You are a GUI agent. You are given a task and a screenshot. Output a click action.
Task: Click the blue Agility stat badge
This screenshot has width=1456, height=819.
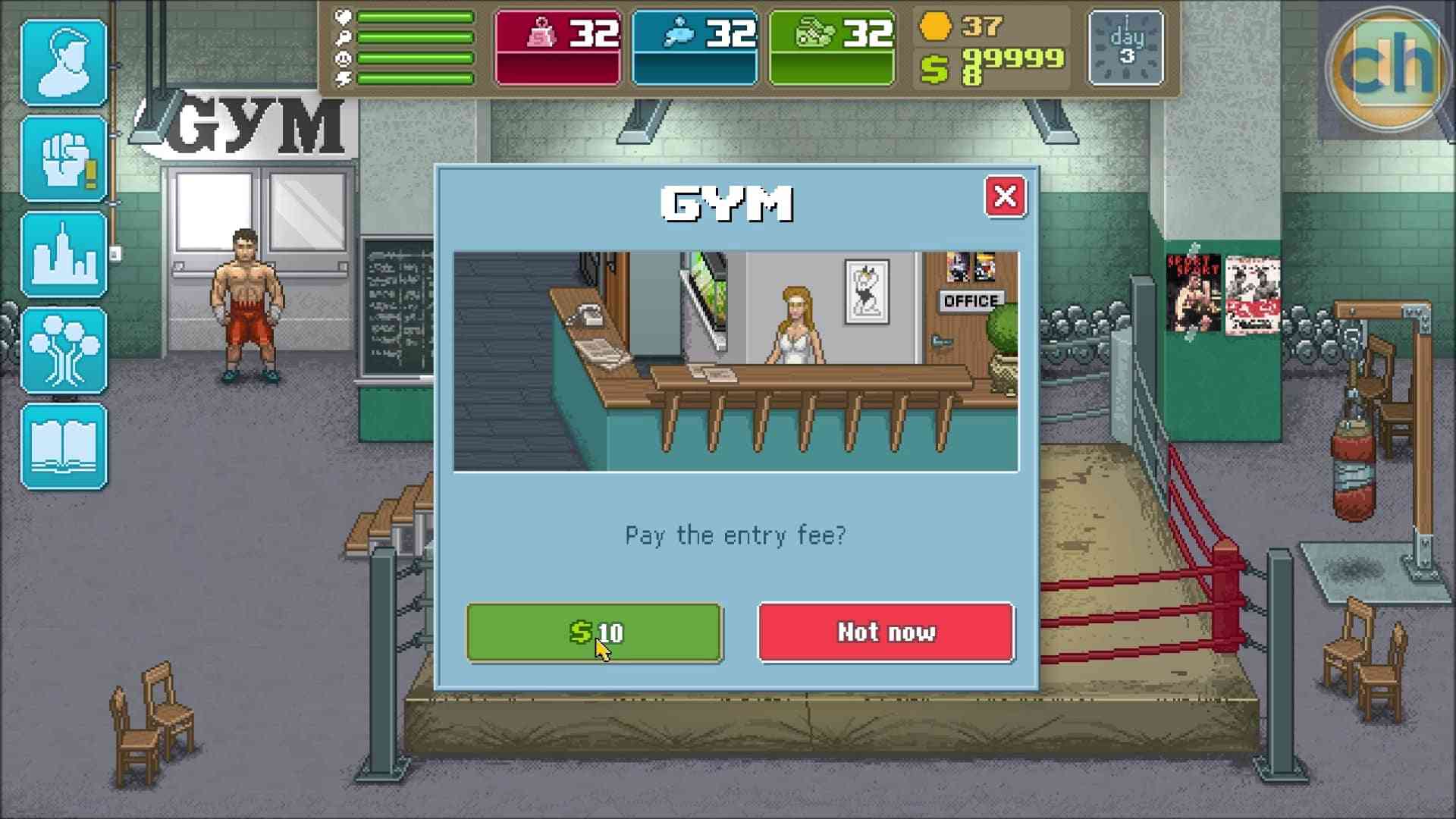(695, 45)
